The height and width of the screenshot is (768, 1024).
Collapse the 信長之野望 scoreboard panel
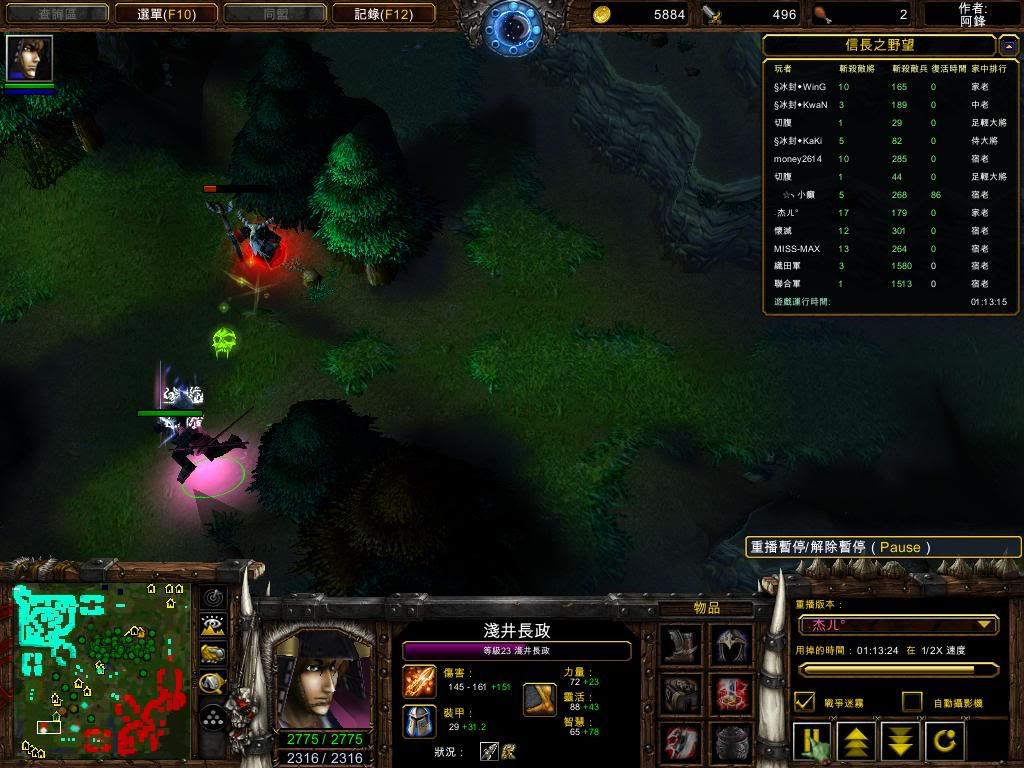click(1008, 46)
